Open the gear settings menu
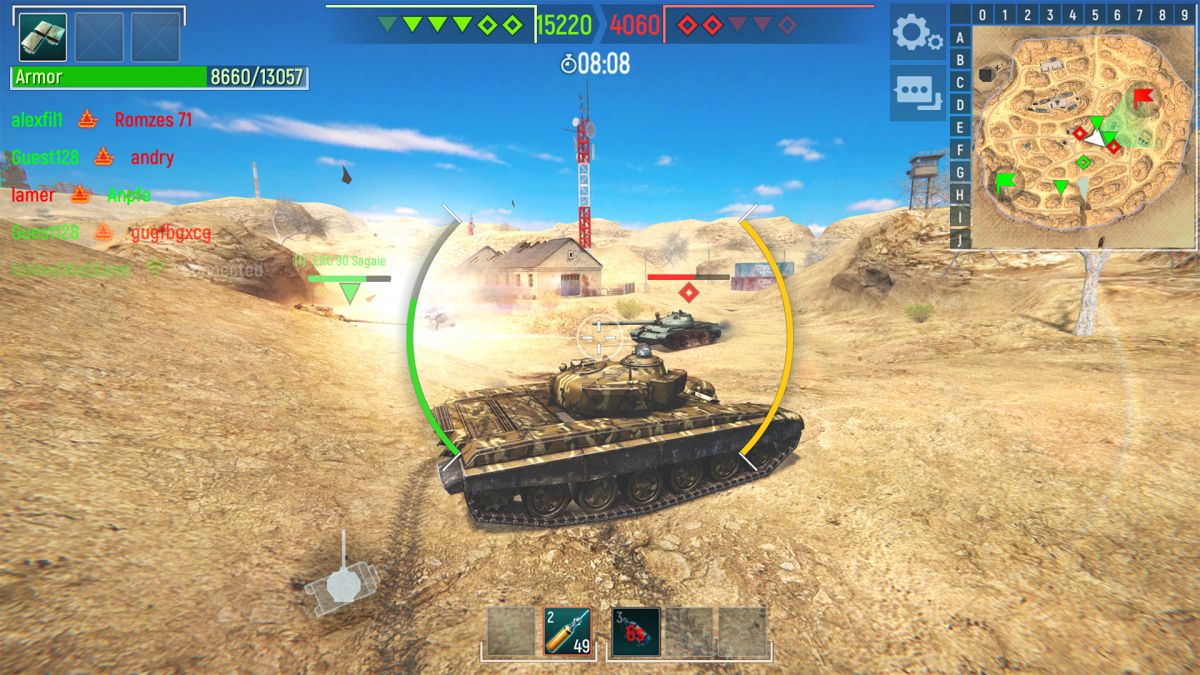The width and height of the screenshot is (1200, 675). [x=917, y=35]
